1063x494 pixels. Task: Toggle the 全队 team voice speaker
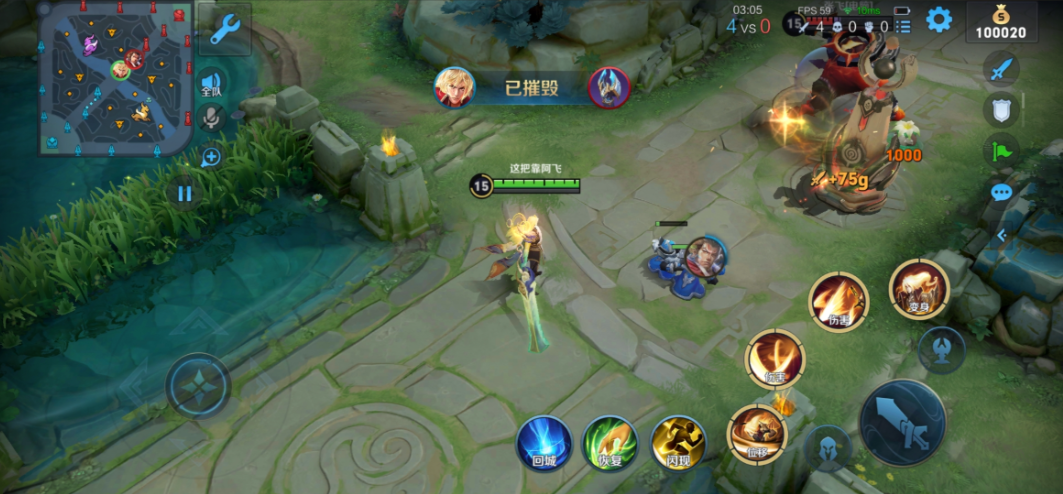(x=211, y=83)
